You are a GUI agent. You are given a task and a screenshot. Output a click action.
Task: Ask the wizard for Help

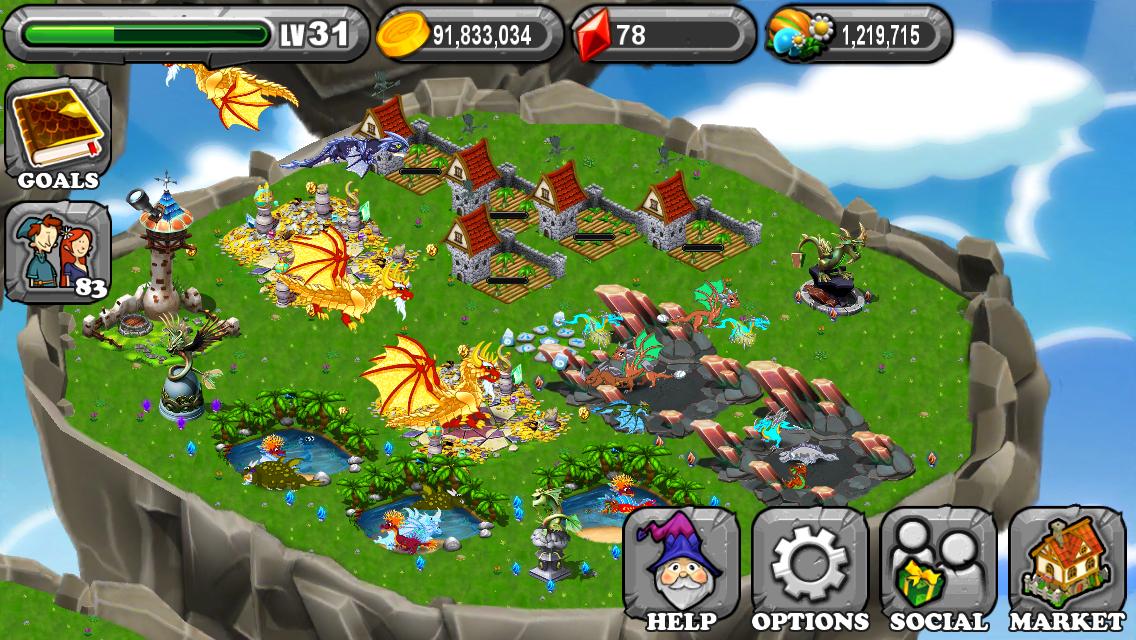coord(680,570)
